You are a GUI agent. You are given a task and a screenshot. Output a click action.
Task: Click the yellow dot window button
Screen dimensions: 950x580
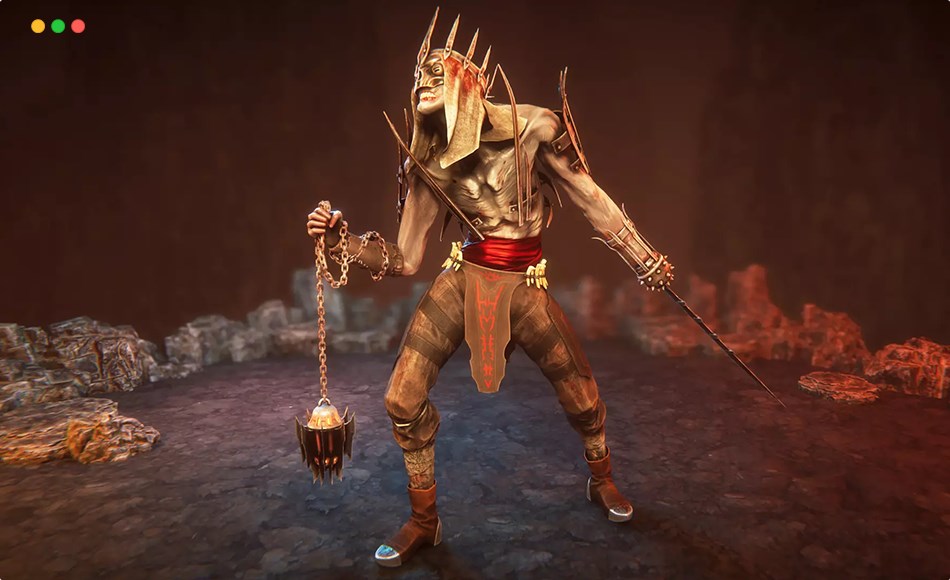[x=38, y=26]
